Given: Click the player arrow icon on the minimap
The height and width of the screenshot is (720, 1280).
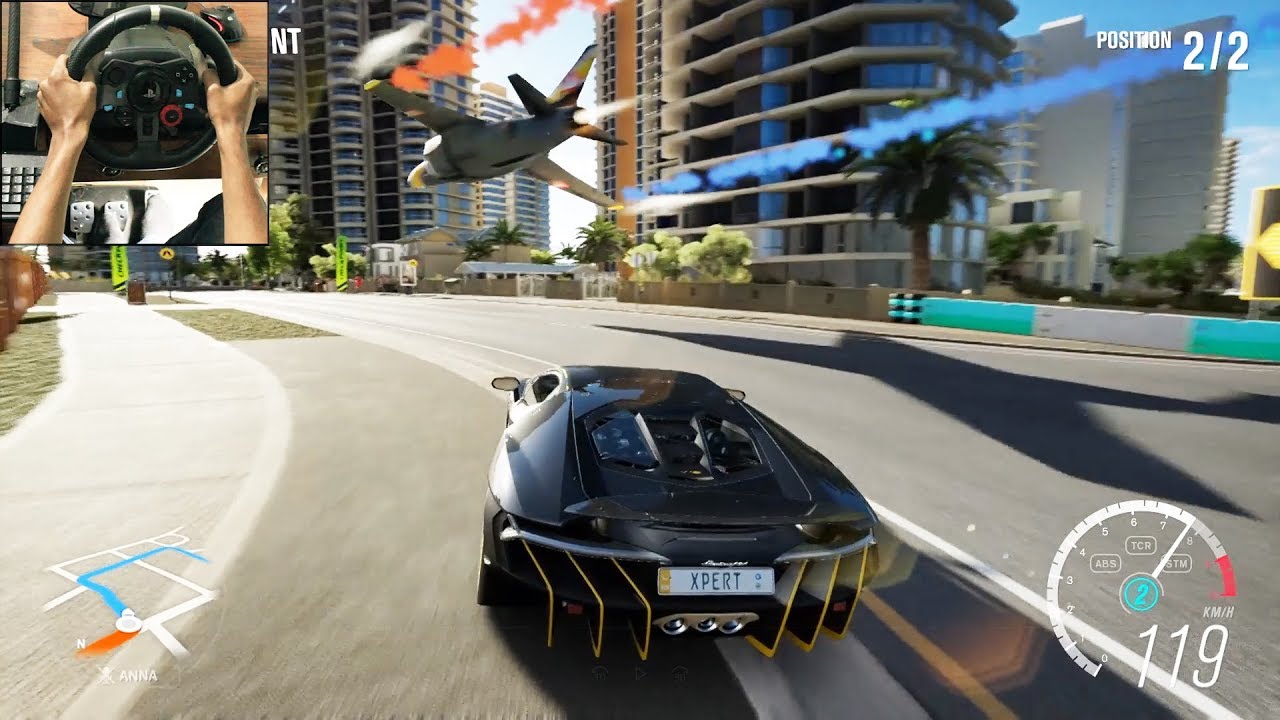Looking at the screenshot, I should (x=128, y=623).
